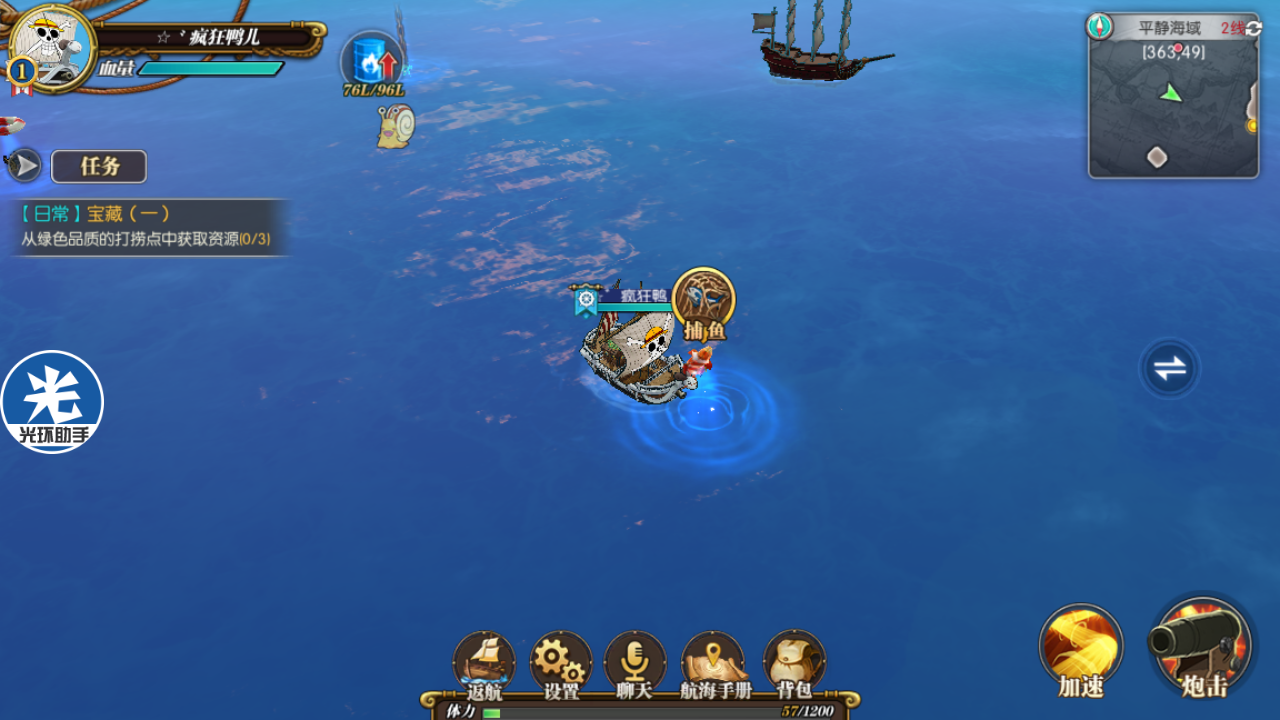Open the 平静海域 minimap
Viewport: 1280px width, 720px height.
point(1173,110)
